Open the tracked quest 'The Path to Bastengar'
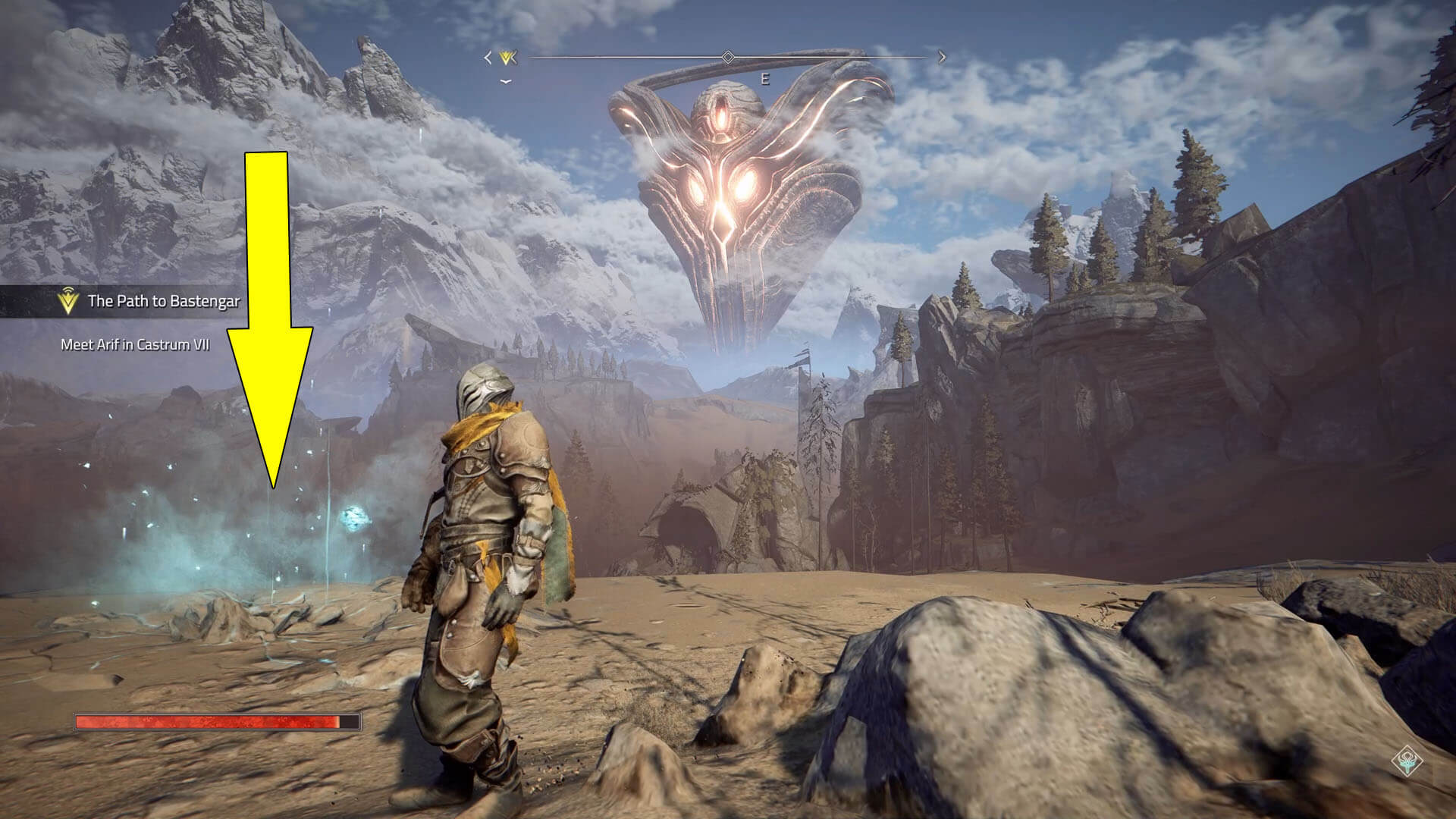1456x819 pixels. click(x=163, y=301)
